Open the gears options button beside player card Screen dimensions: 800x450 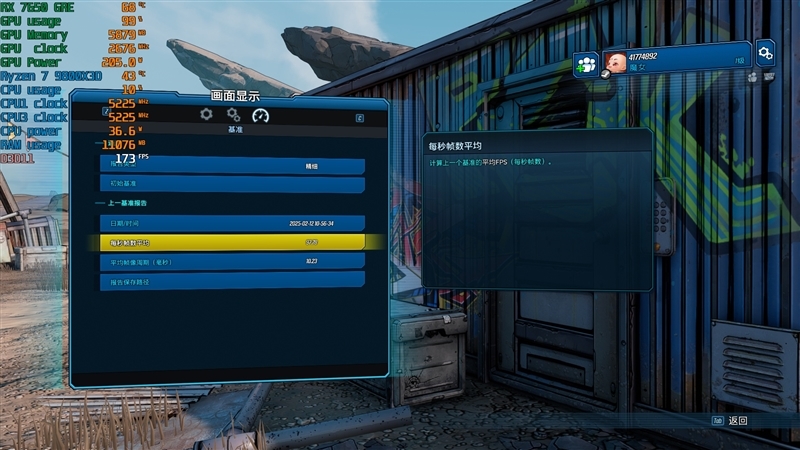pyautogui.click(x=765, y=51)
